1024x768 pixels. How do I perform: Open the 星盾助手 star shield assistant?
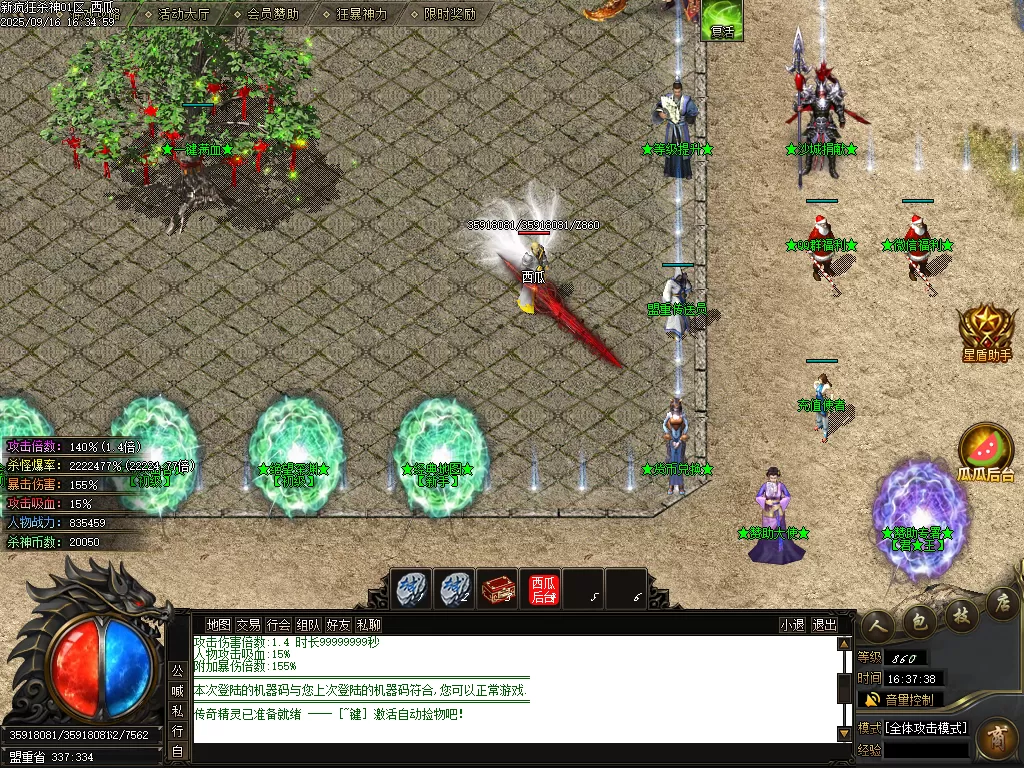click(x=987, y=332)
